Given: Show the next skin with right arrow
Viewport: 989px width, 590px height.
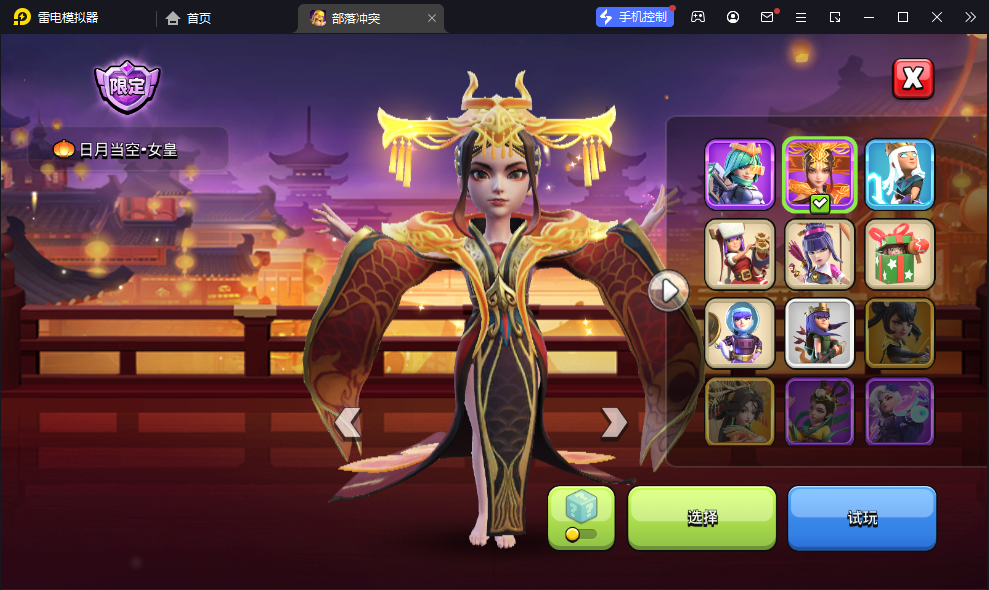Looking at the screenshot, I should click(x=613, y=422).
